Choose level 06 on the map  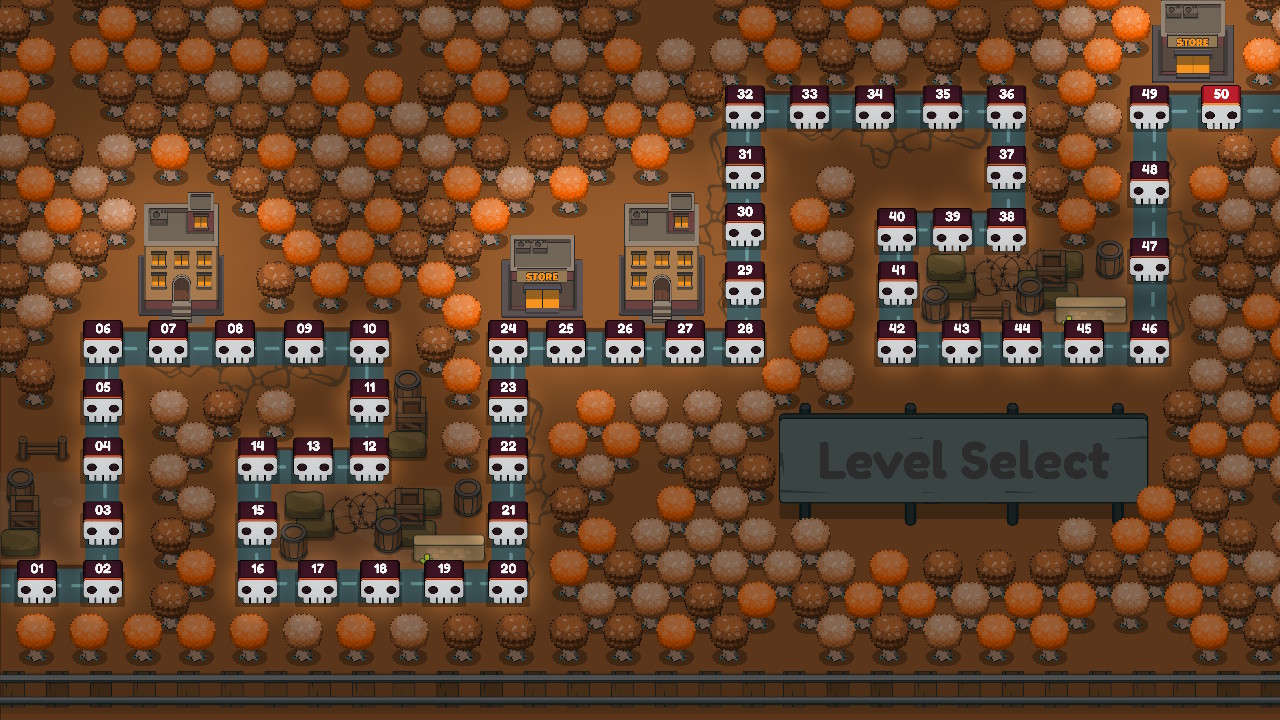(x=103, y=342)
